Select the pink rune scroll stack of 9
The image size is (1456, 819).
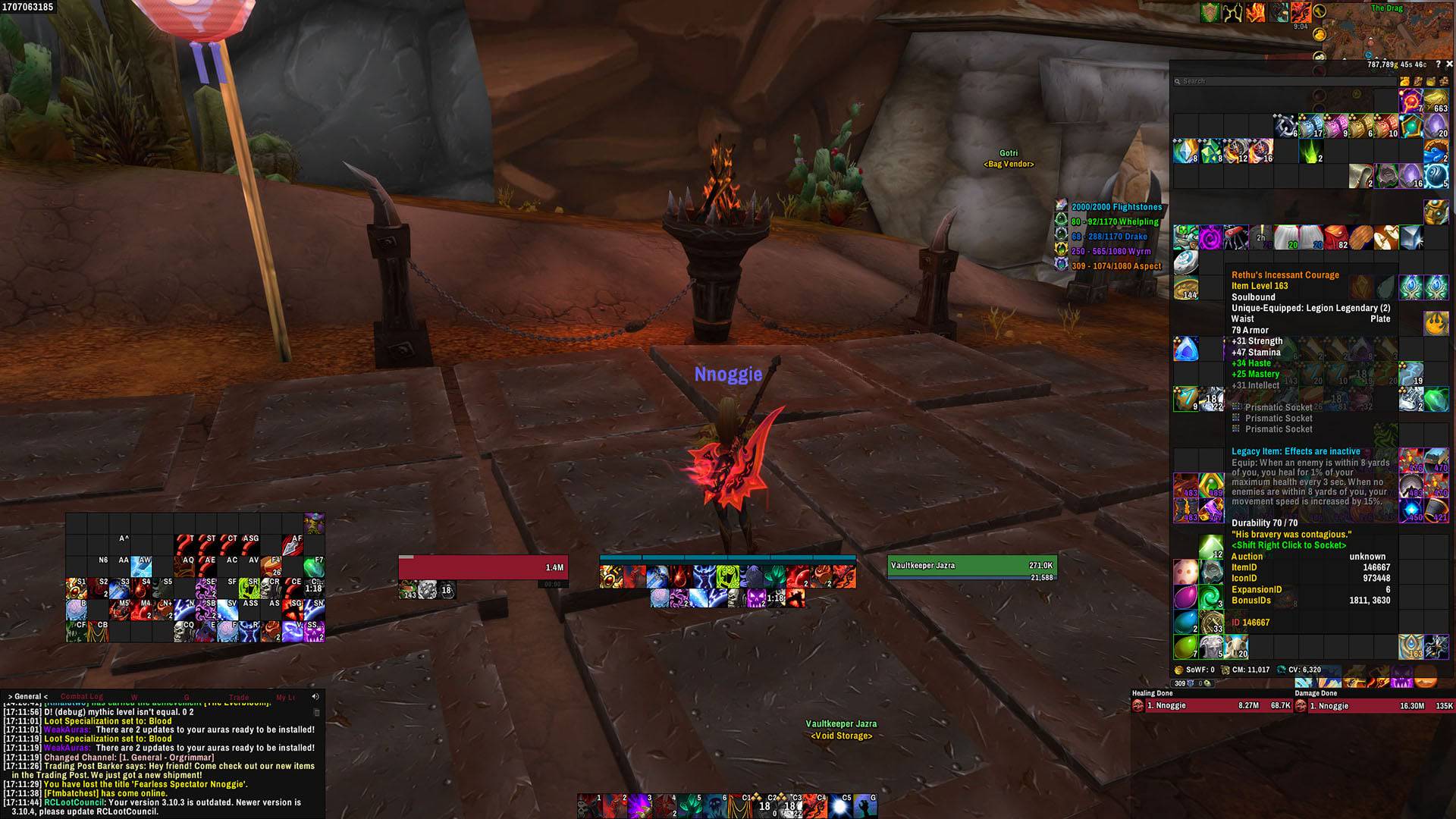click(x=1335, y=126)
